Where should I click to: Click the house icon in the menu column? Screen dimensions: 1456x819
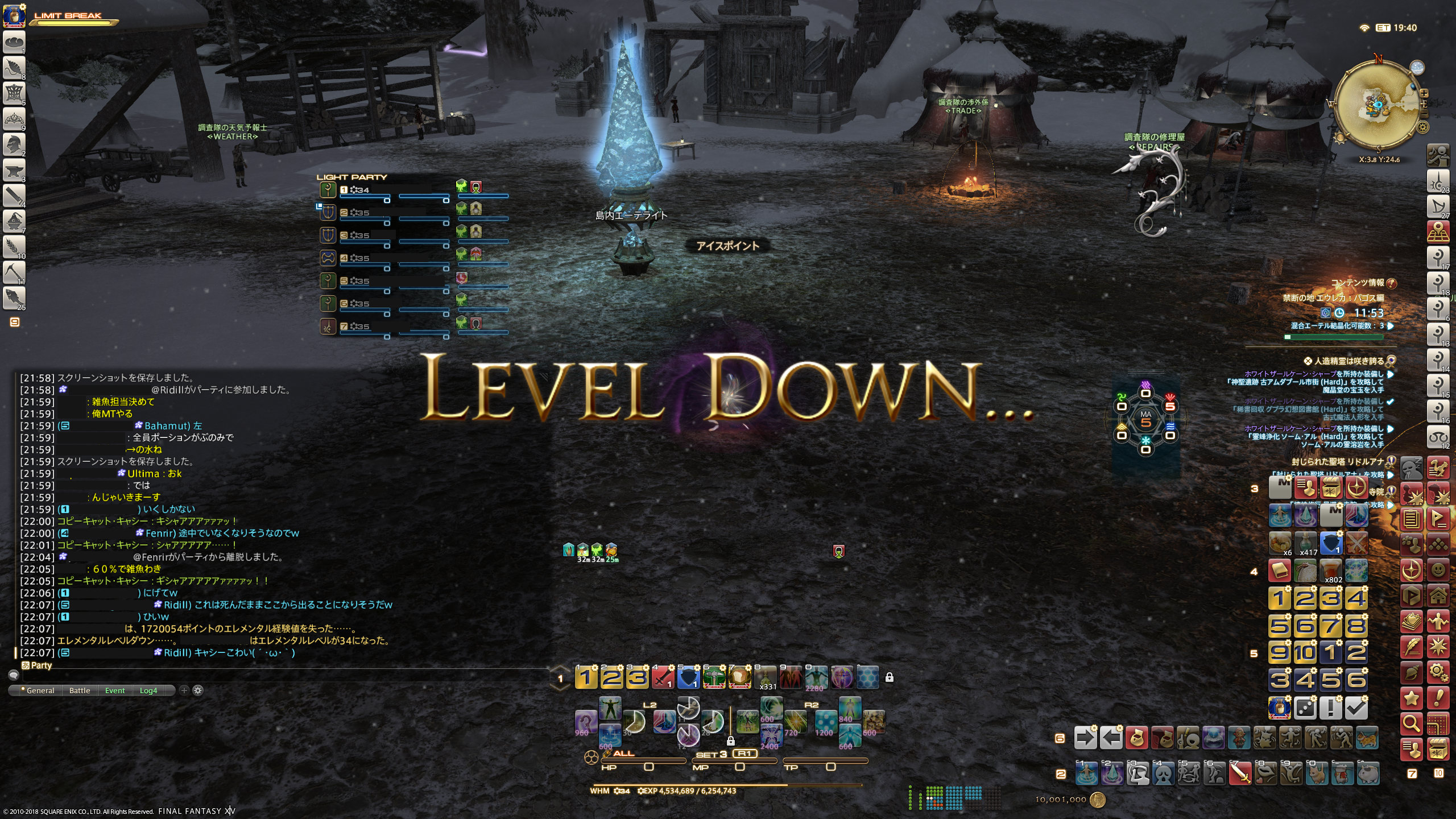1438,596
